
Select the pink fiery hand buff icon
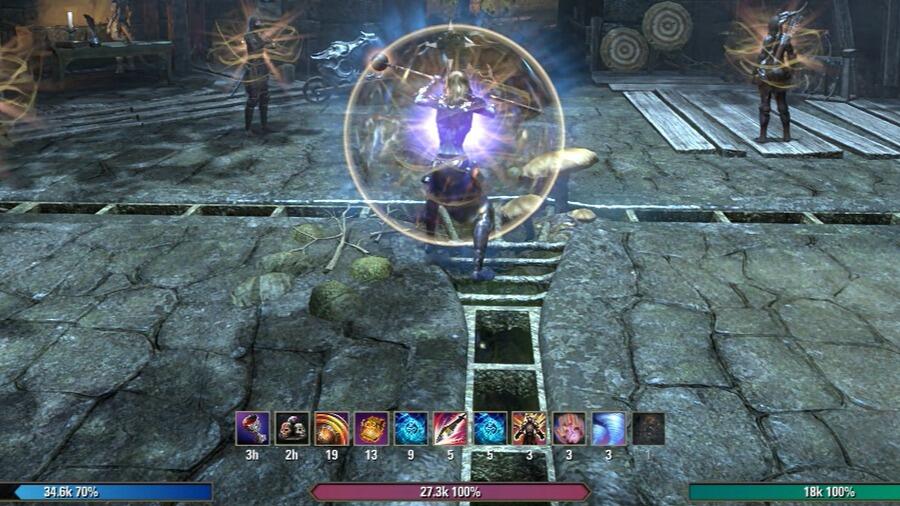pos(569,428)
